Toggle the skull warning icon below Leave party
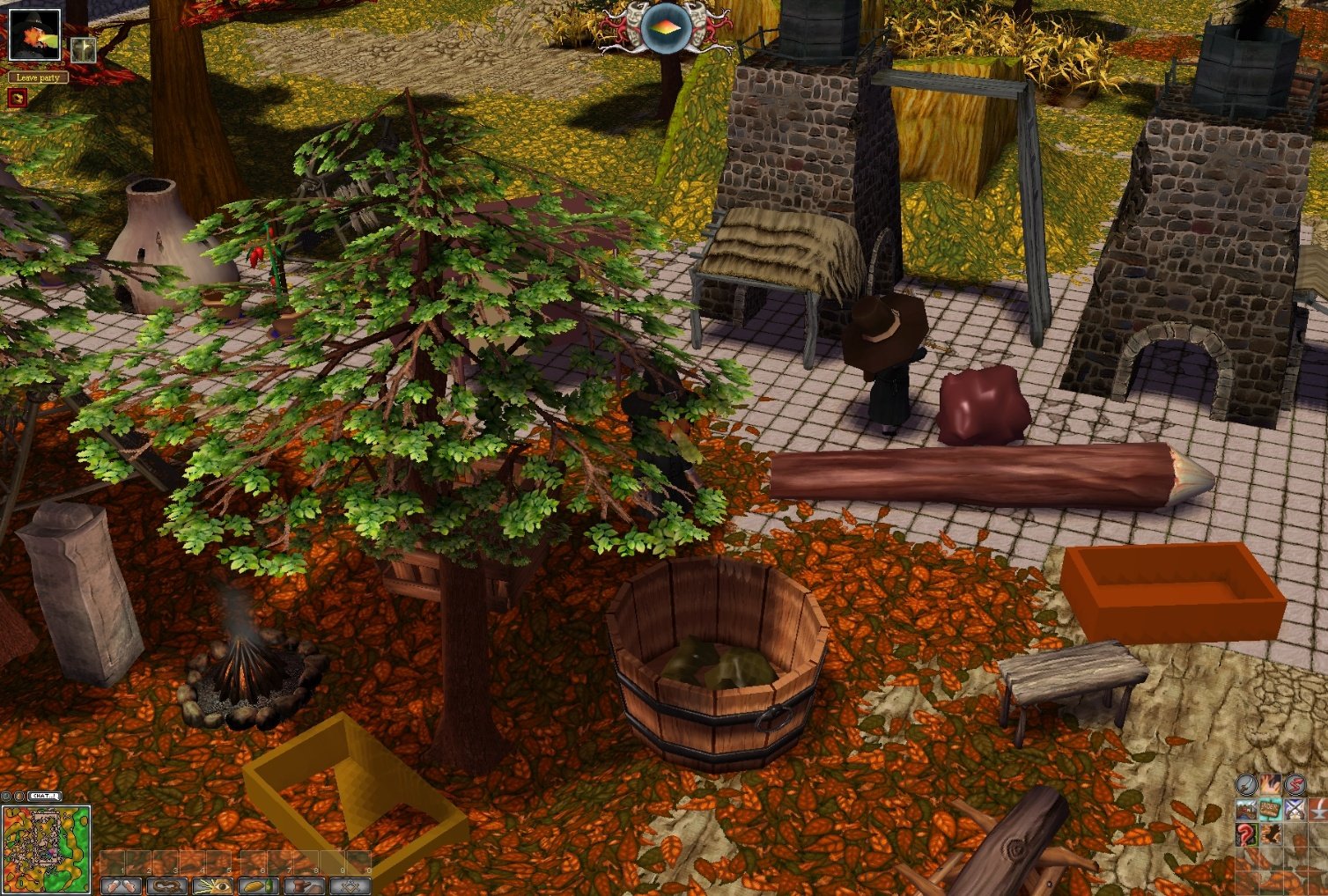The width and height of the screenshot is (1328, 896). coord(18,97)
